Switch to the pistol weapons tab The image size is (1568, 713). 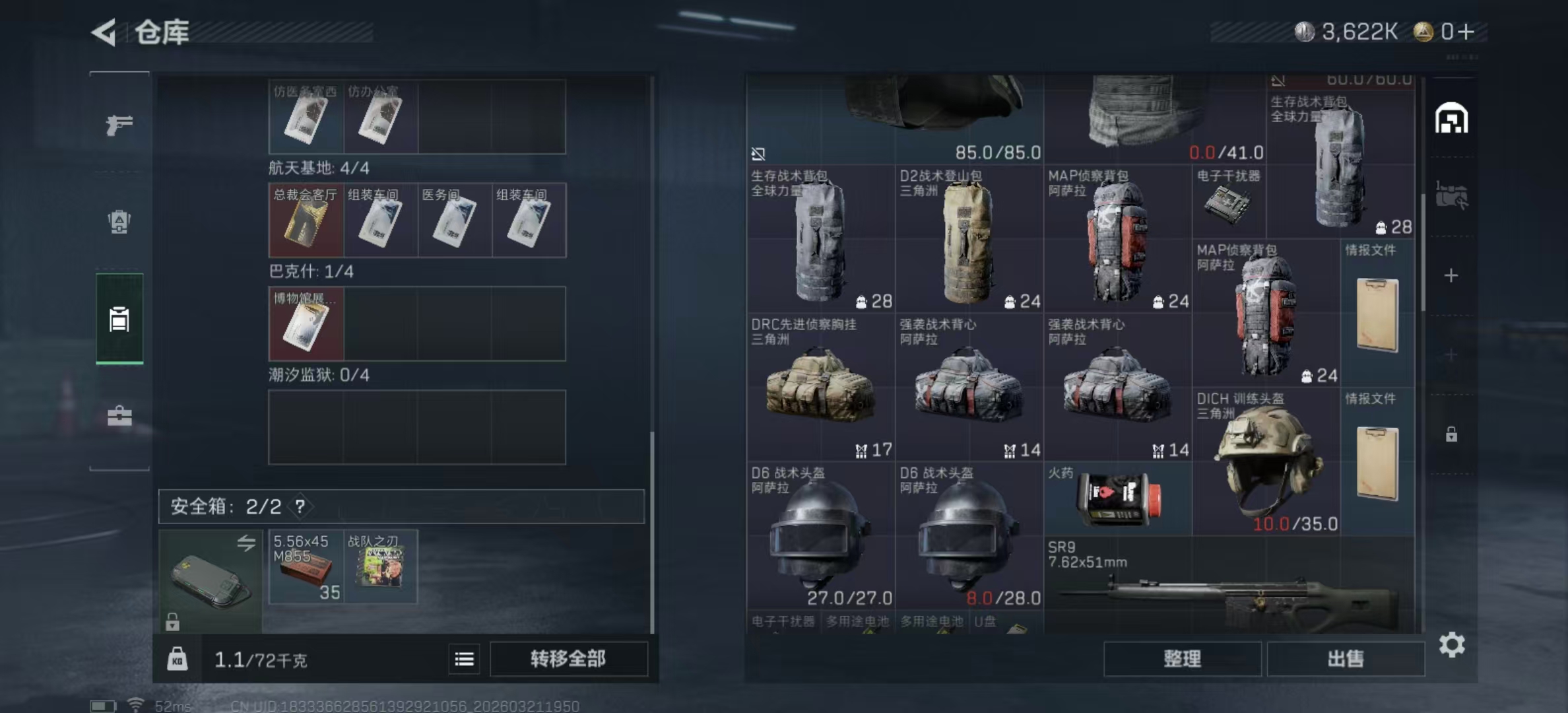point(119,125)
